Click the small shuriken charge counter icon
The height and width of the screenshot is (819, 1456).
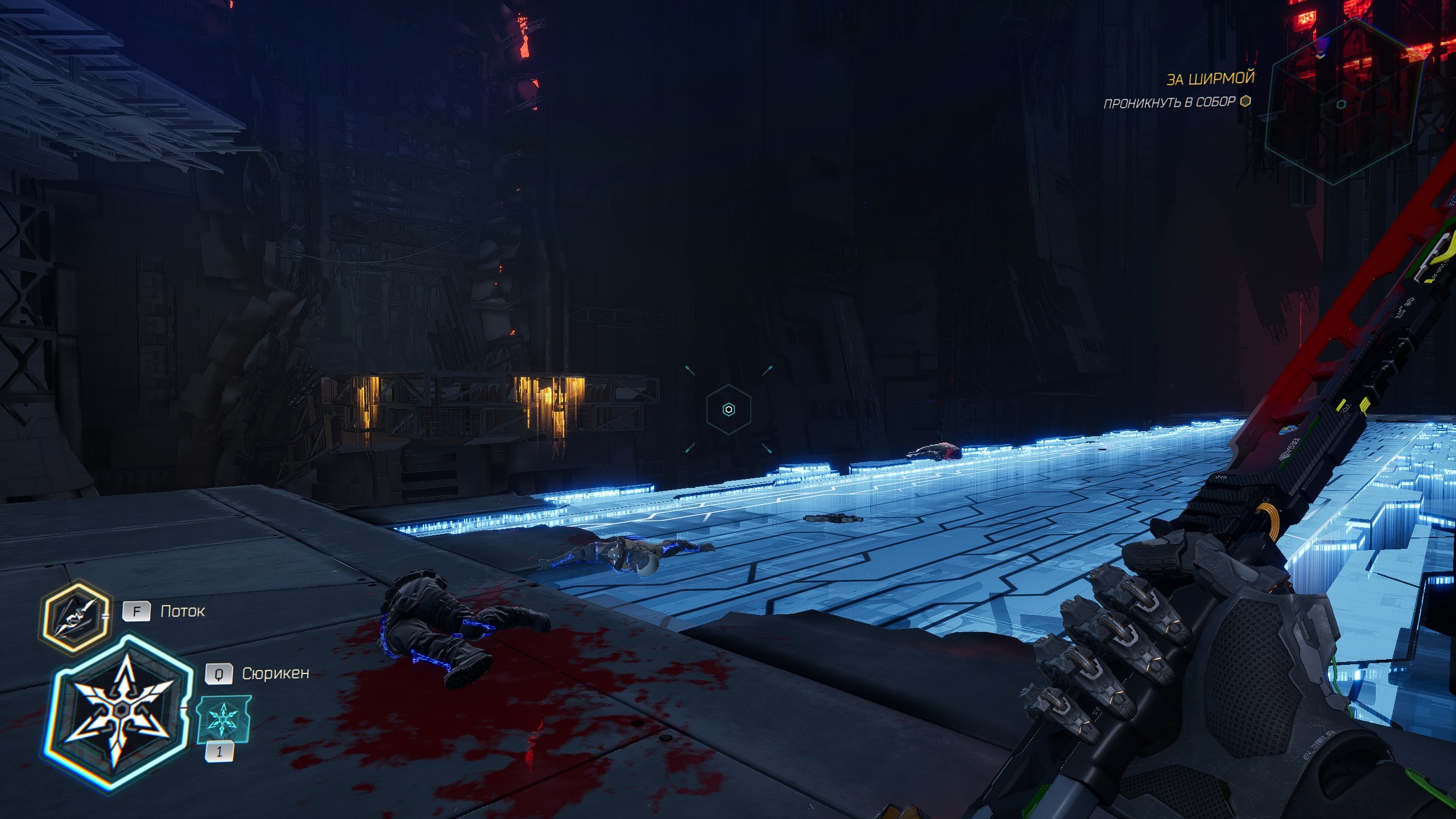223,719
